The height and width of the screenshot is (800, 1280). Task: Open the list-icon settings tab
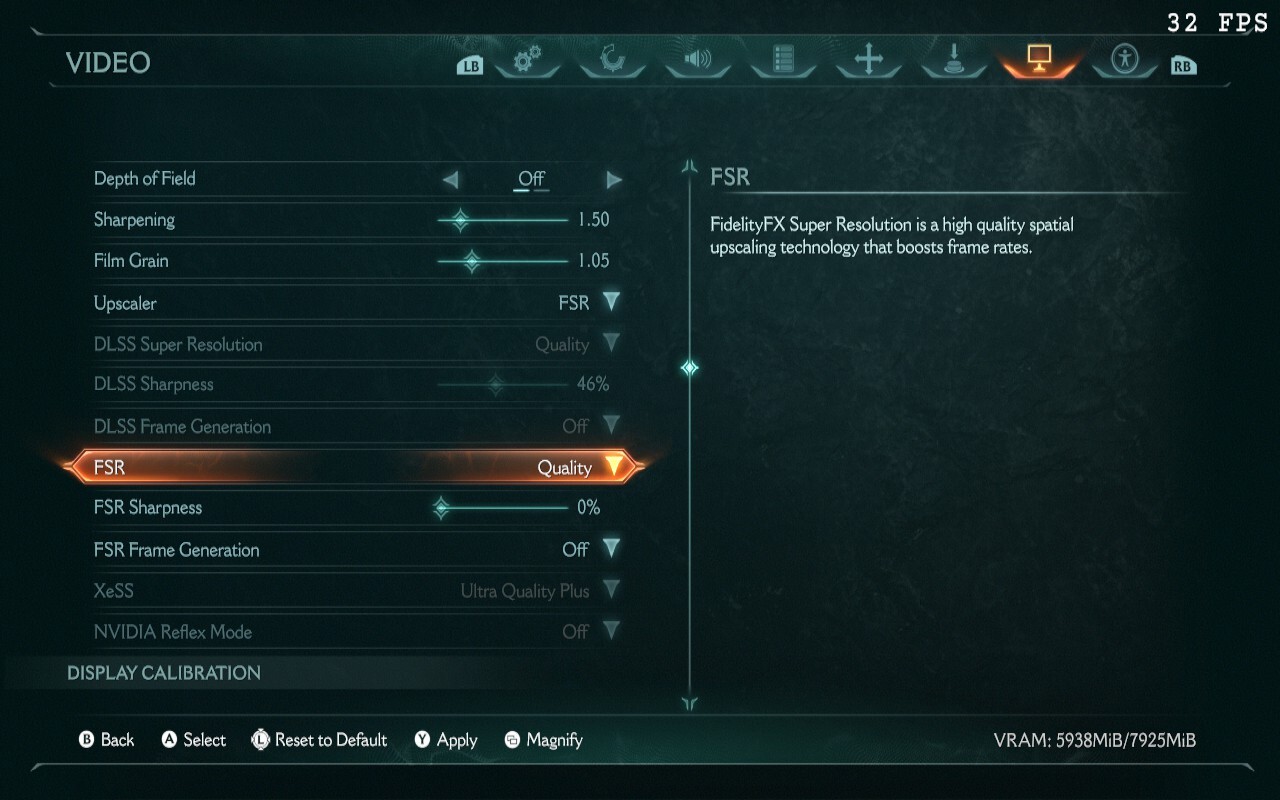(783, 60)
